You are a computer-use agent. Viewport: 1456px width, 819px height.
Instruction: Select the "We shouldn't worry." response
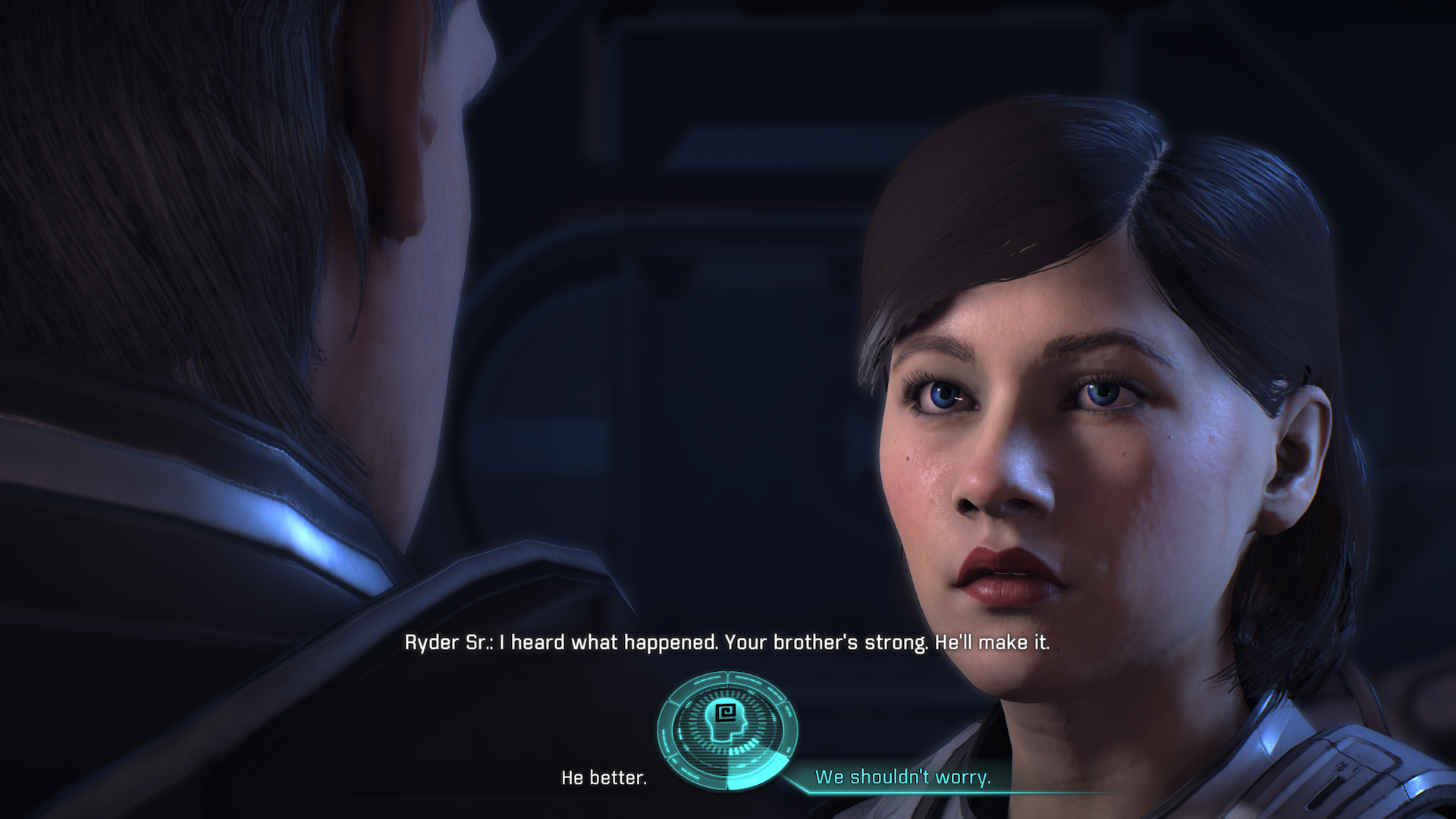902,777
